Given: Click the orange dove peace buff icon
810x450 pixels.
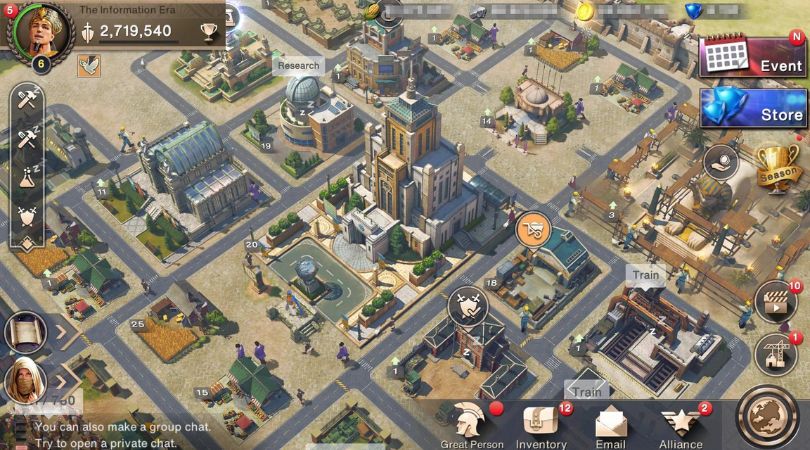Looking at the screenshot, I should coord(89,65).
